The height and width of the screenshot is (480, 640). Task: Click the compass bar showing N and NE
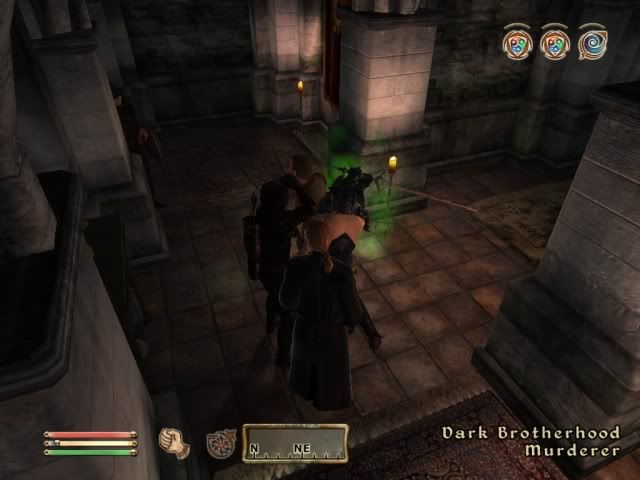tap(295, 443)
